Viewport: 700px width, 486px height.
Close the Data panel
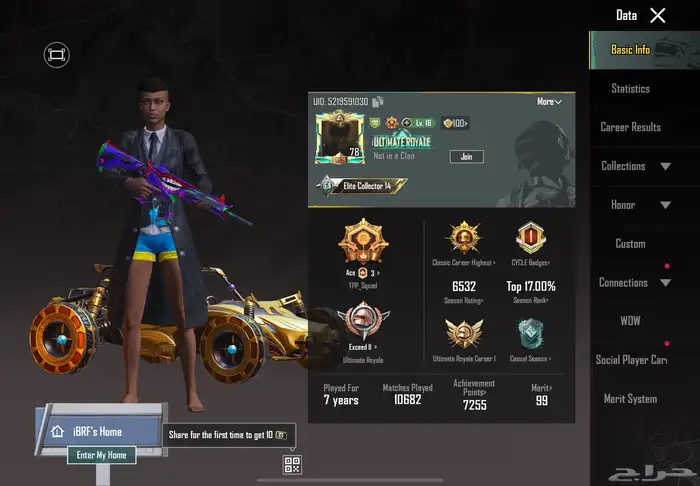point(657,15)
